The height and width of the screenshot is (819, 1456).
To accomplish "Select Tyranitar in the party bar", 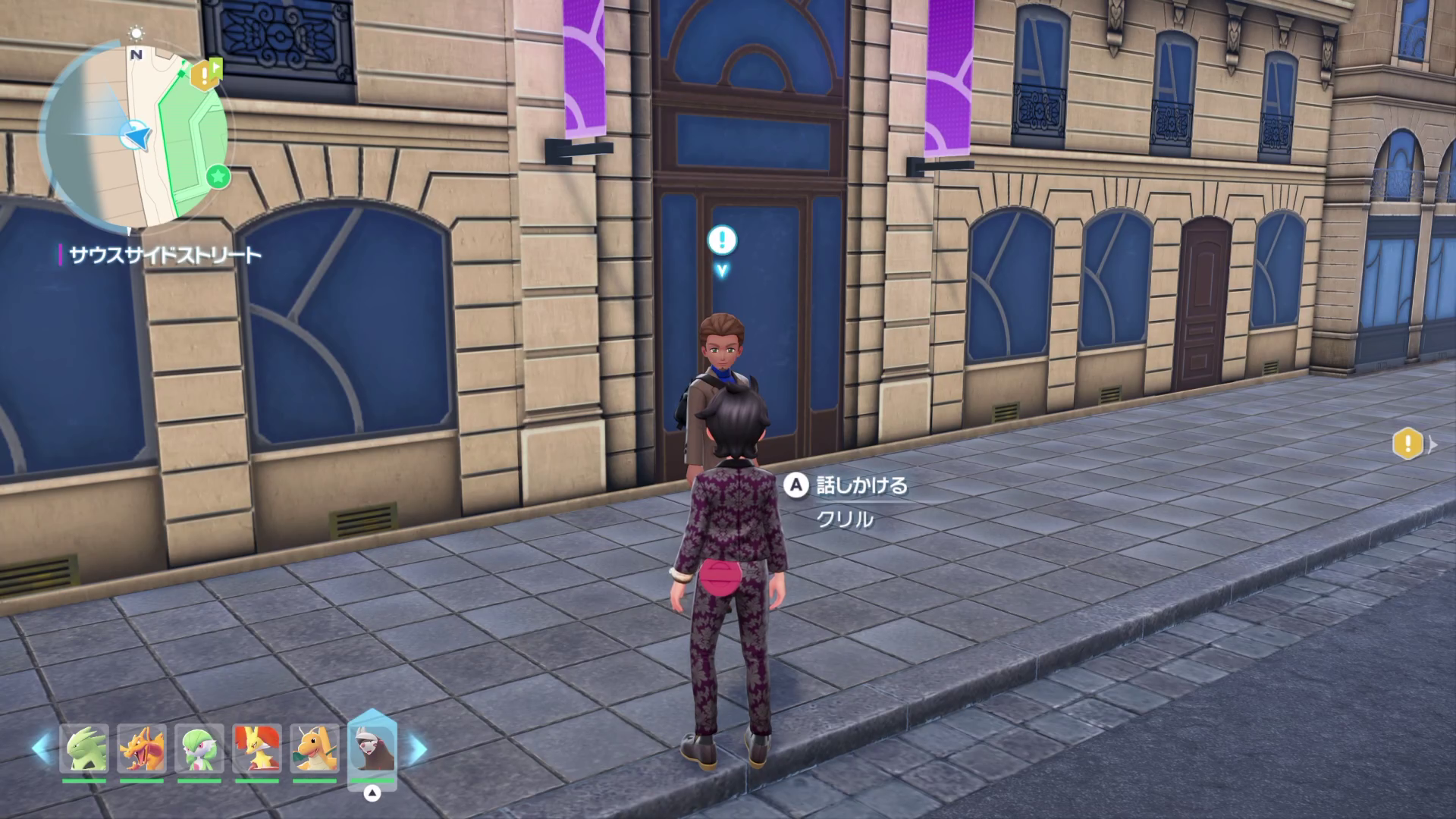I will [84, 748].
